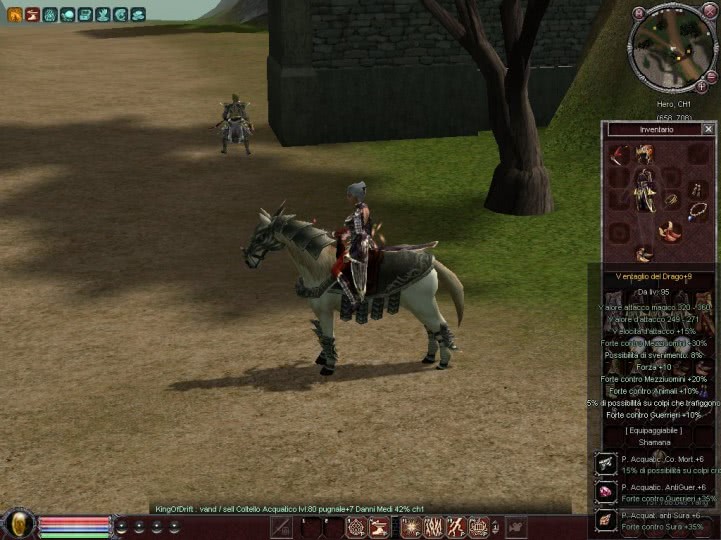Choose the equipped bracelet slot
The width and height of the screenshot is (721, 540).
[x=672, y=201]
